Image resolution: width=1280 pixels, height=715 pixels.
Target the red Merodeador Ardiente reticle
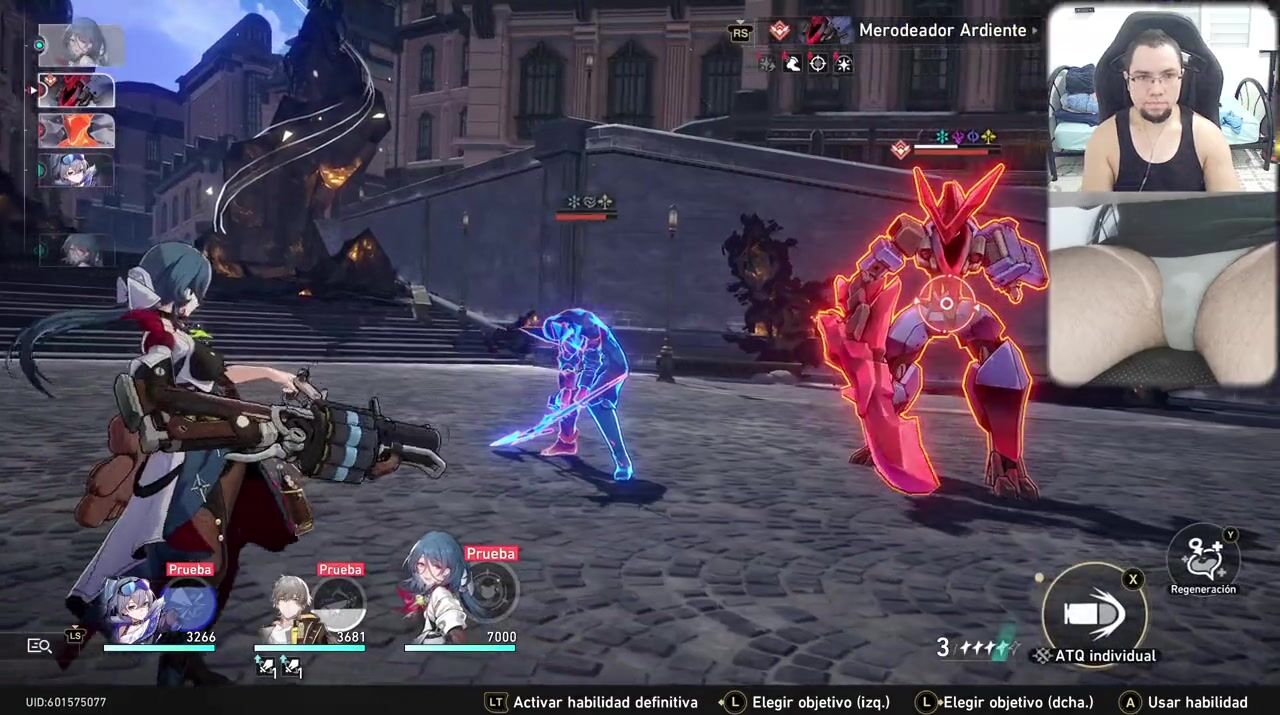[x=942, y=299]
